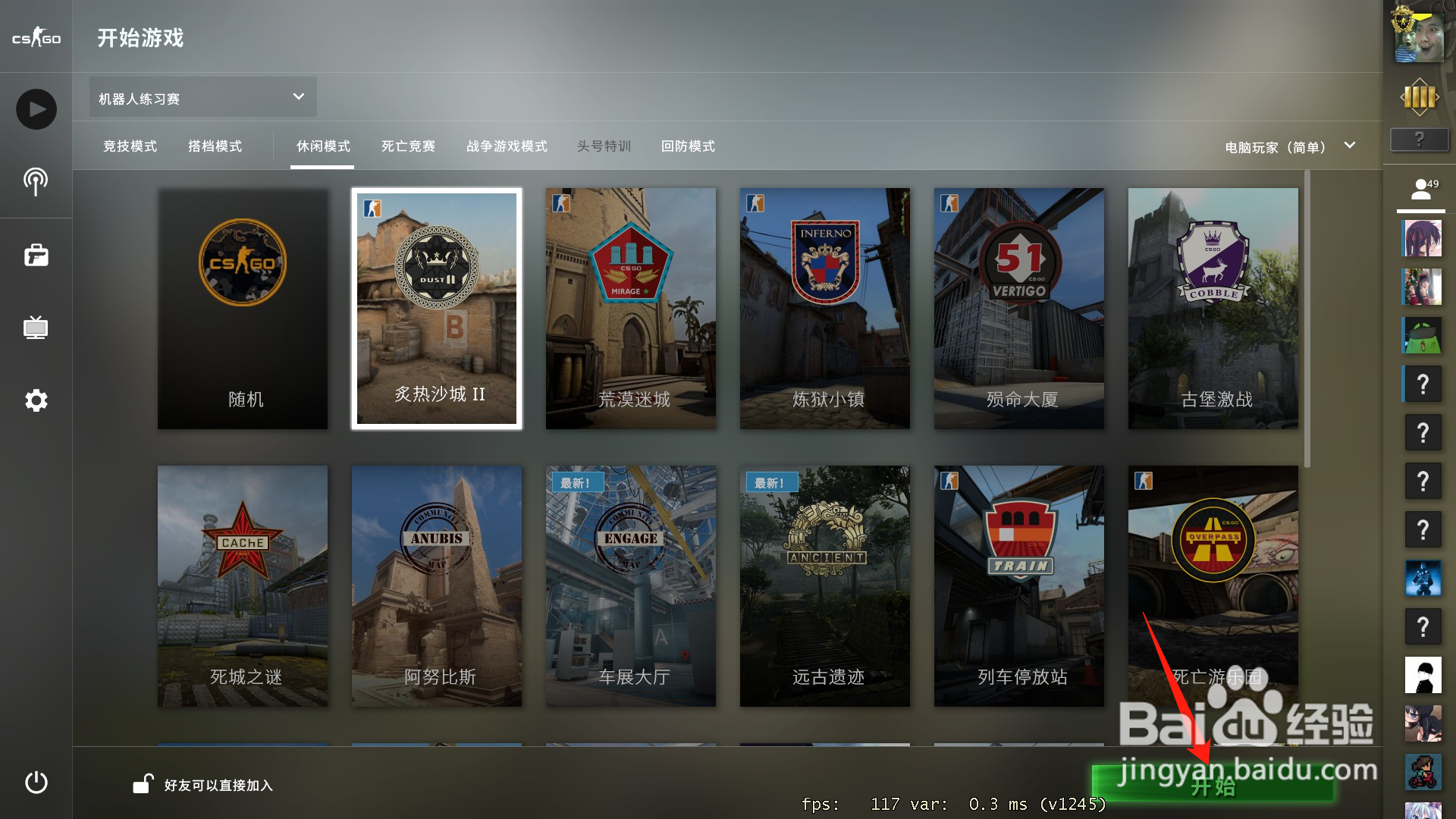1456x819 pixels.
Task: Open the inventory briefcase icon
Action: (x=36, y=255)
